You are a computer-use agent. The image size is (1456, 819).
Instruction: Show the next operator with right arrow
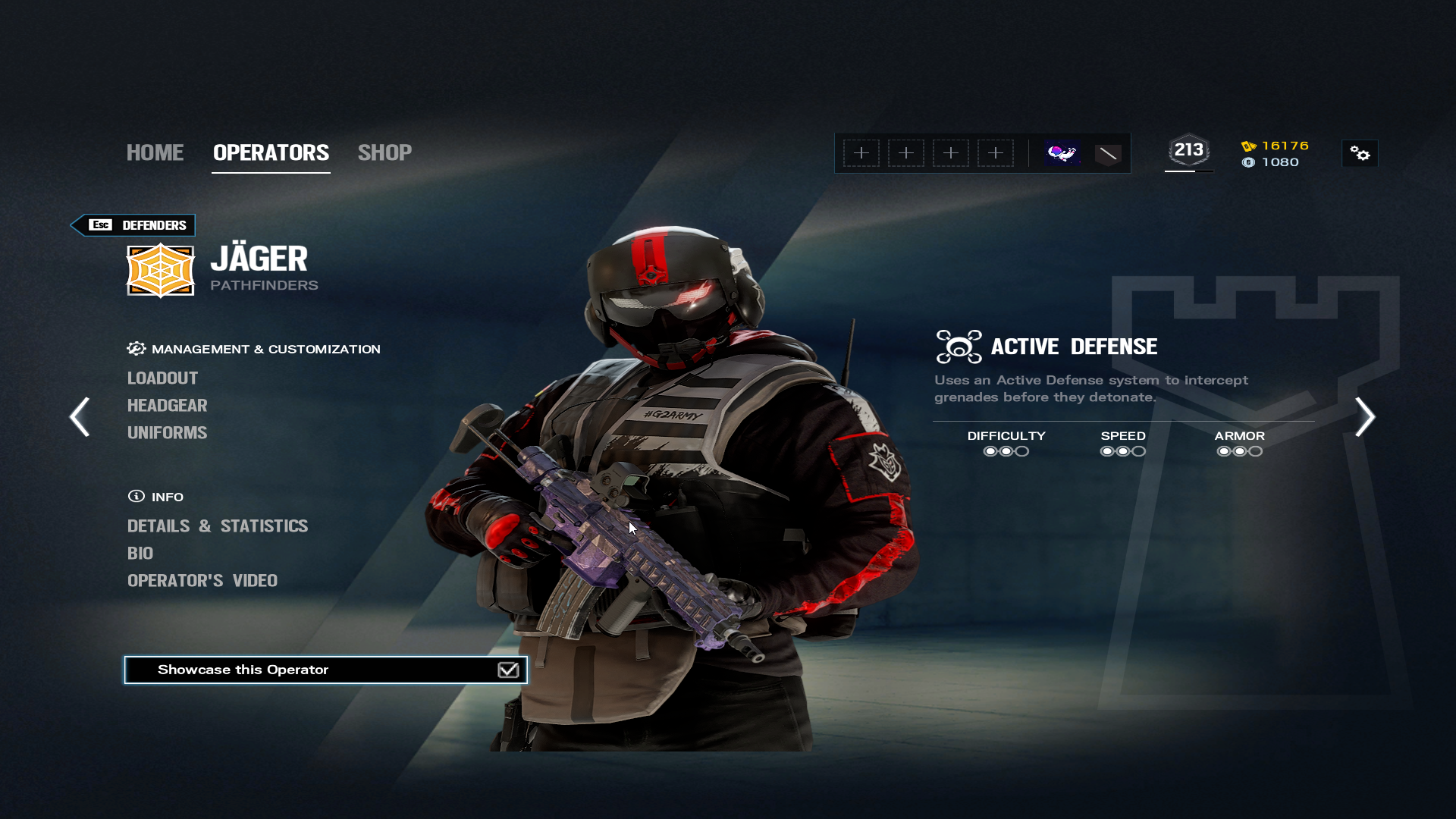pos(1365,416)
